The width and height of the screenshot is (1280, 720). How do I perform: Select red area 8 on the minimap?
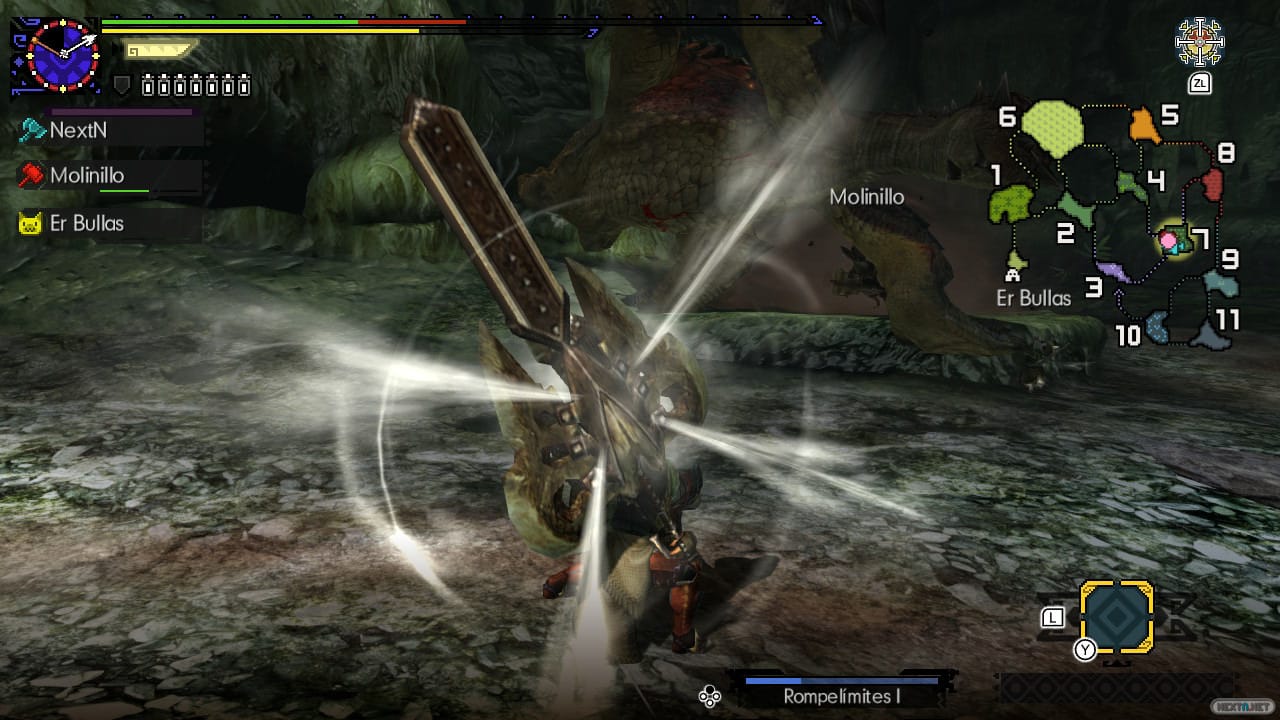pyautogui.click(x=1212, y=183)
